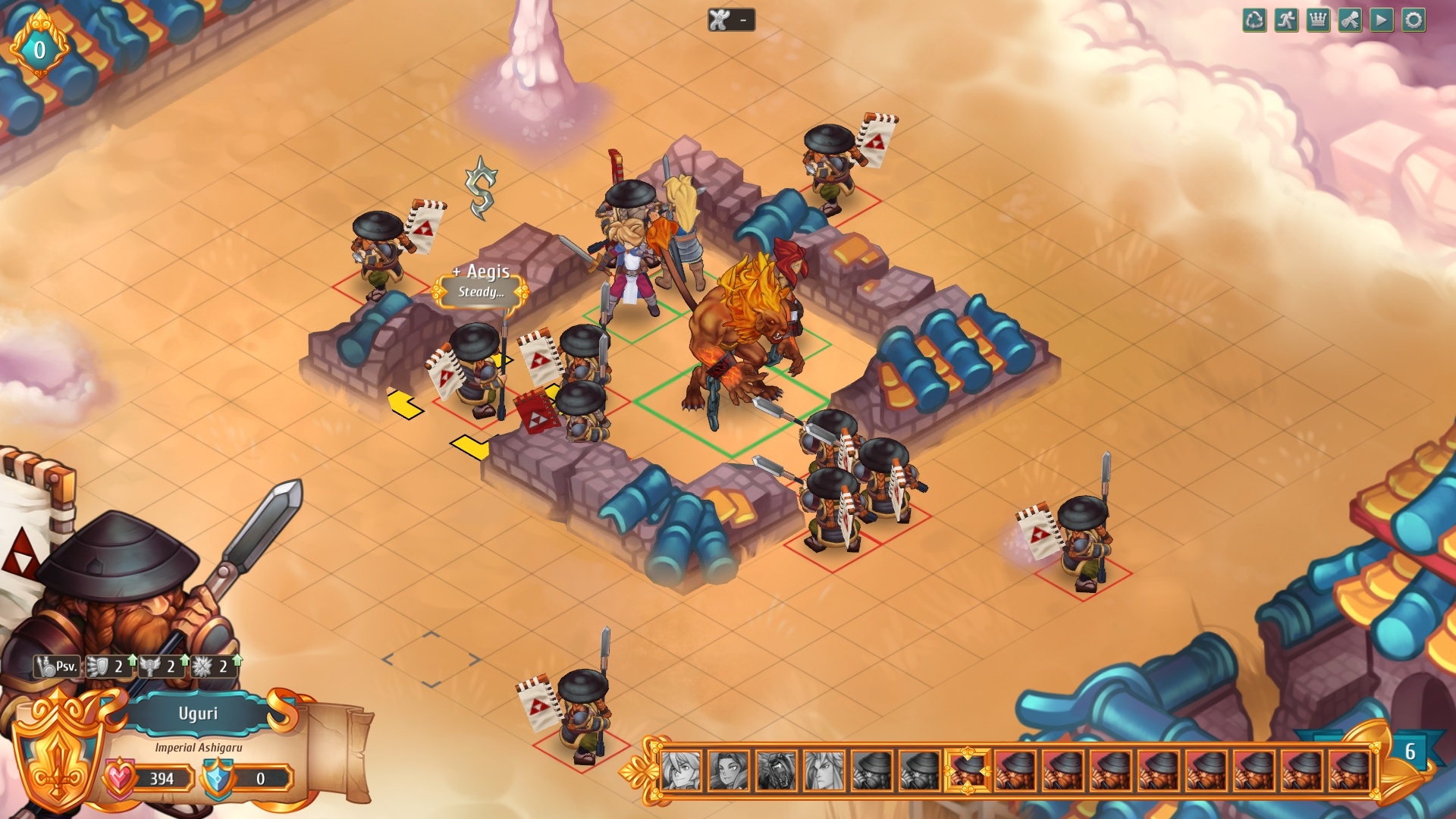The width and height of the screenshot is (1456, 819).
Task: Click the bundled-scroll icon in the toolbar
Action: click(1350, 20)
